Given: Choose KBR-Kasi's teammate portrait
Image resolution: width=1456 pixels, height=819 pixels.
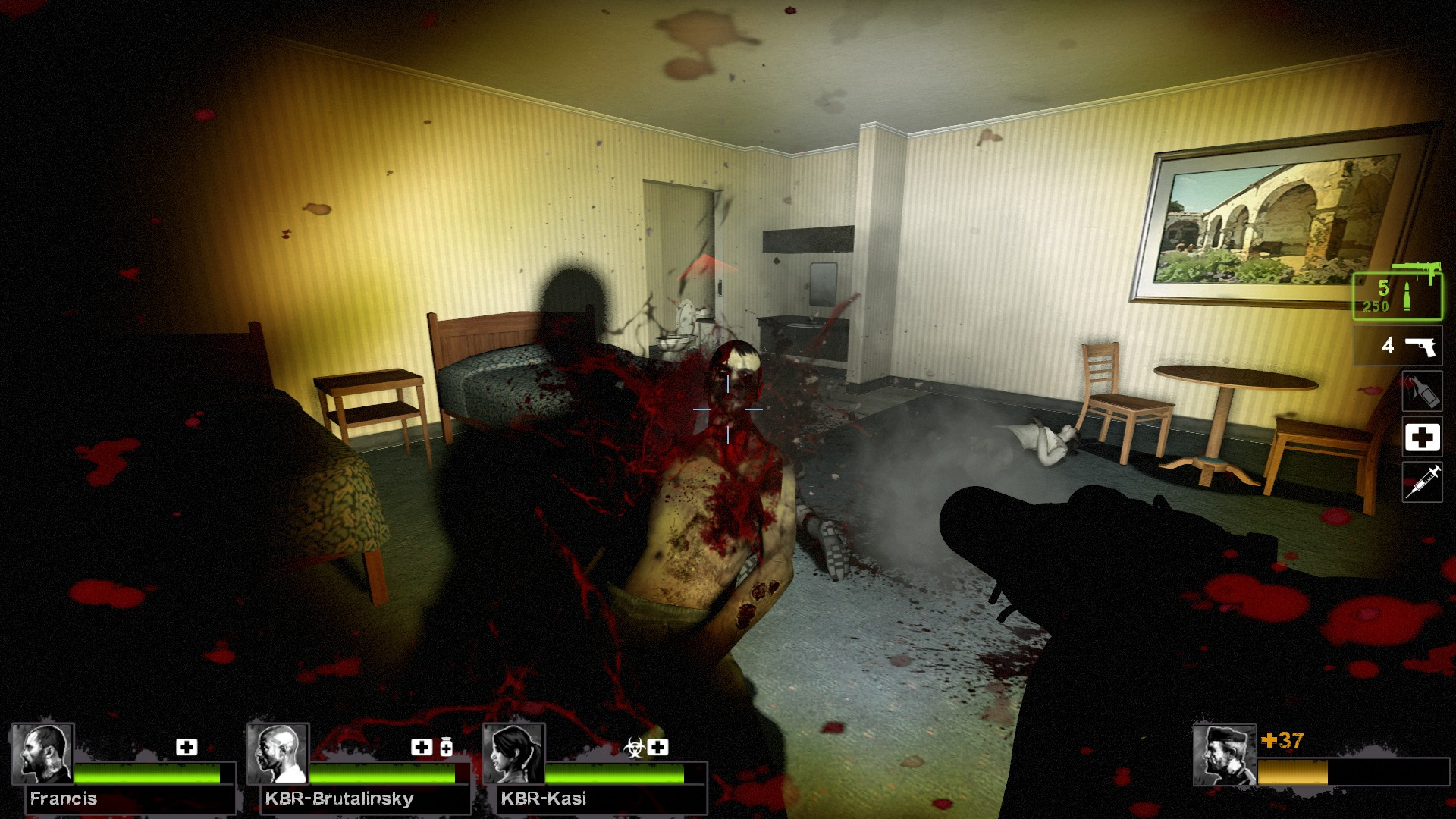Looking at the screenshot, I should click(x=513, y=754).
